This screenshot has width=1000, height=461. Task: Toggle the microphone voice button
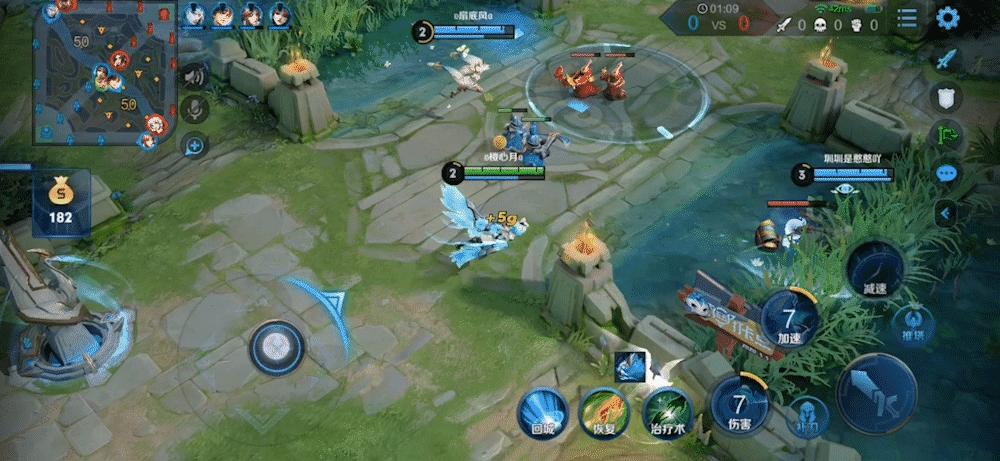[x=194, y=109]
